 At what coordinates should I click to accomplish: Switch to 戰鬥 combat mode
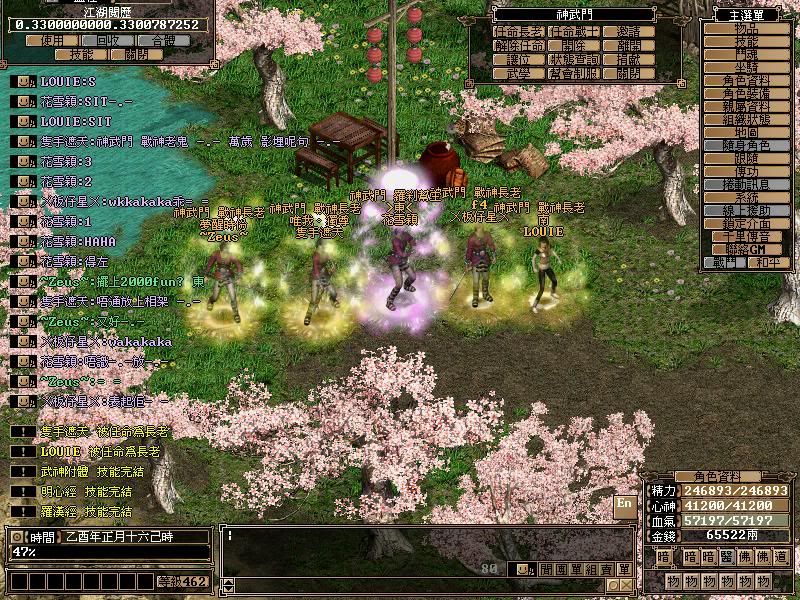(x=727, y=262)
